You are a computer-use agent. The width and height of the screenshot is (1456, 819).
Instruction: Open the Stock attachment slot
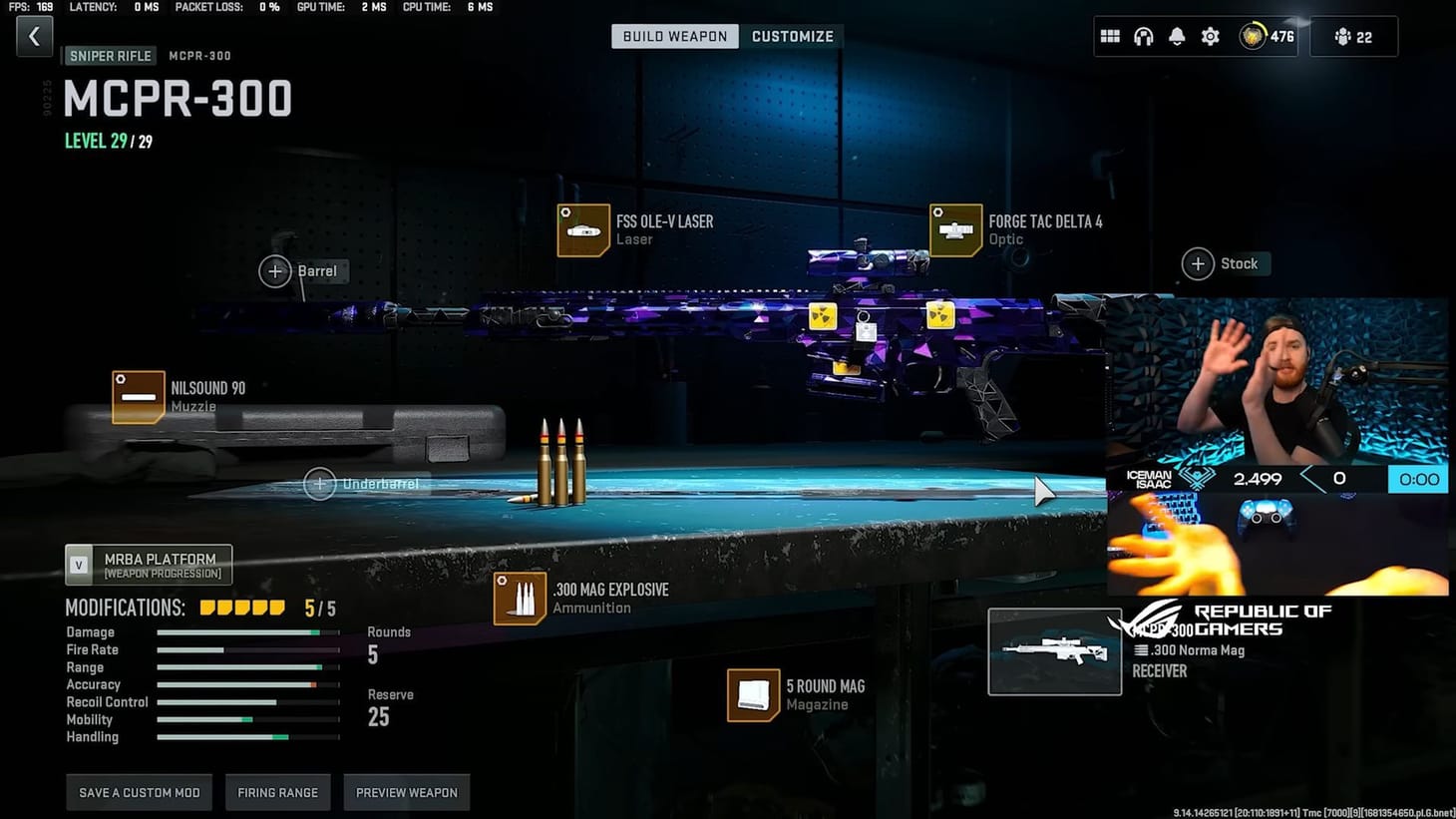[x=1198, y=263]
